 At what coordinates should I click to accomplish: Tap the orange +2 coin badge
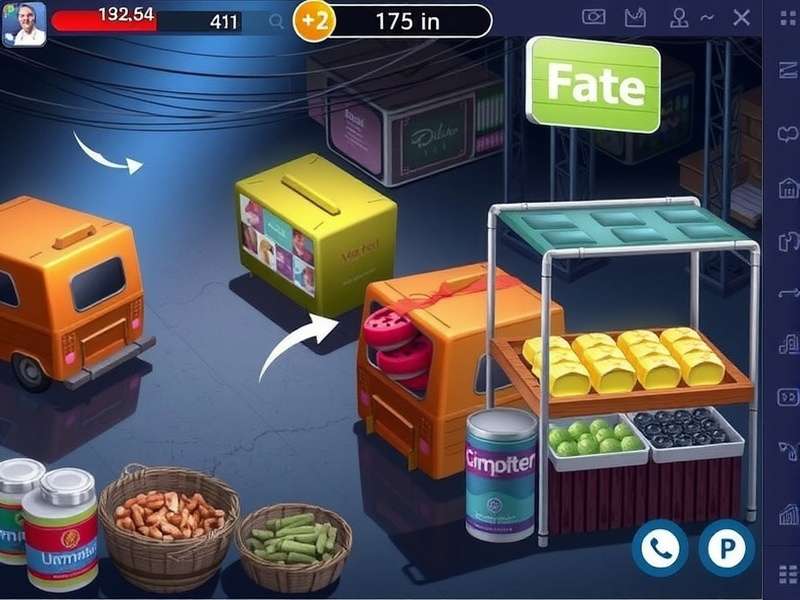(x=312, y=22)
